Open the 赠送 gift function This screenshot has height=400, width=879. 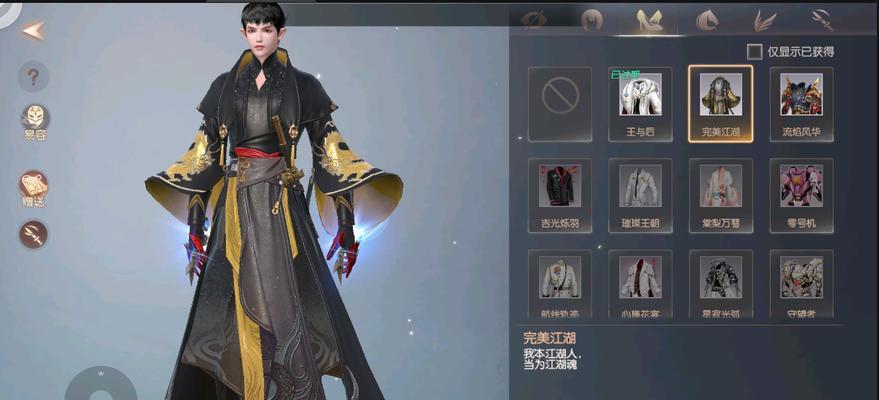34,187
